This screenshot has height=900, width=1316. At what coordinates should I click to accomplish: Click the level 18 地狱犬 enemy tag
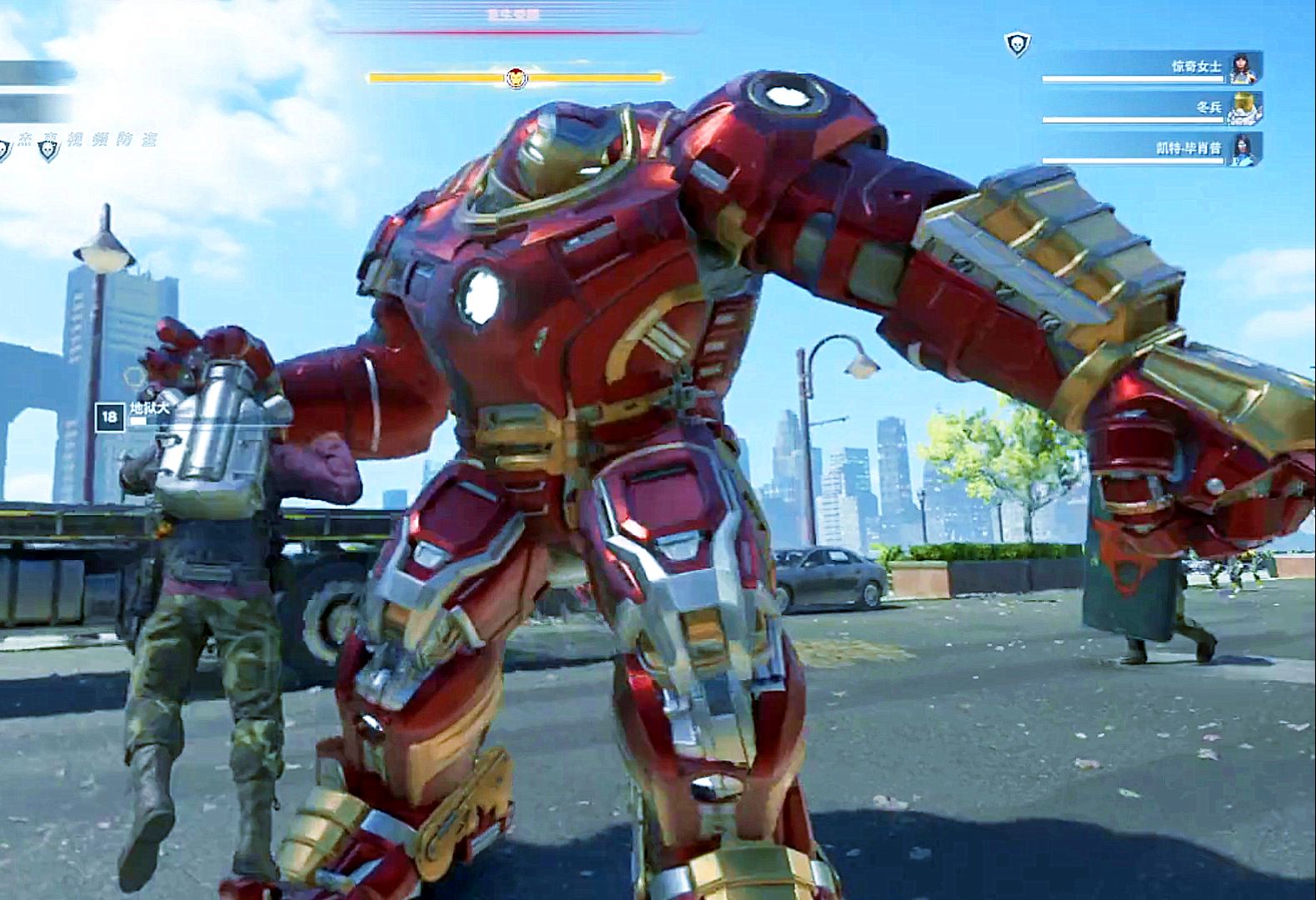[x=133, y=414]
